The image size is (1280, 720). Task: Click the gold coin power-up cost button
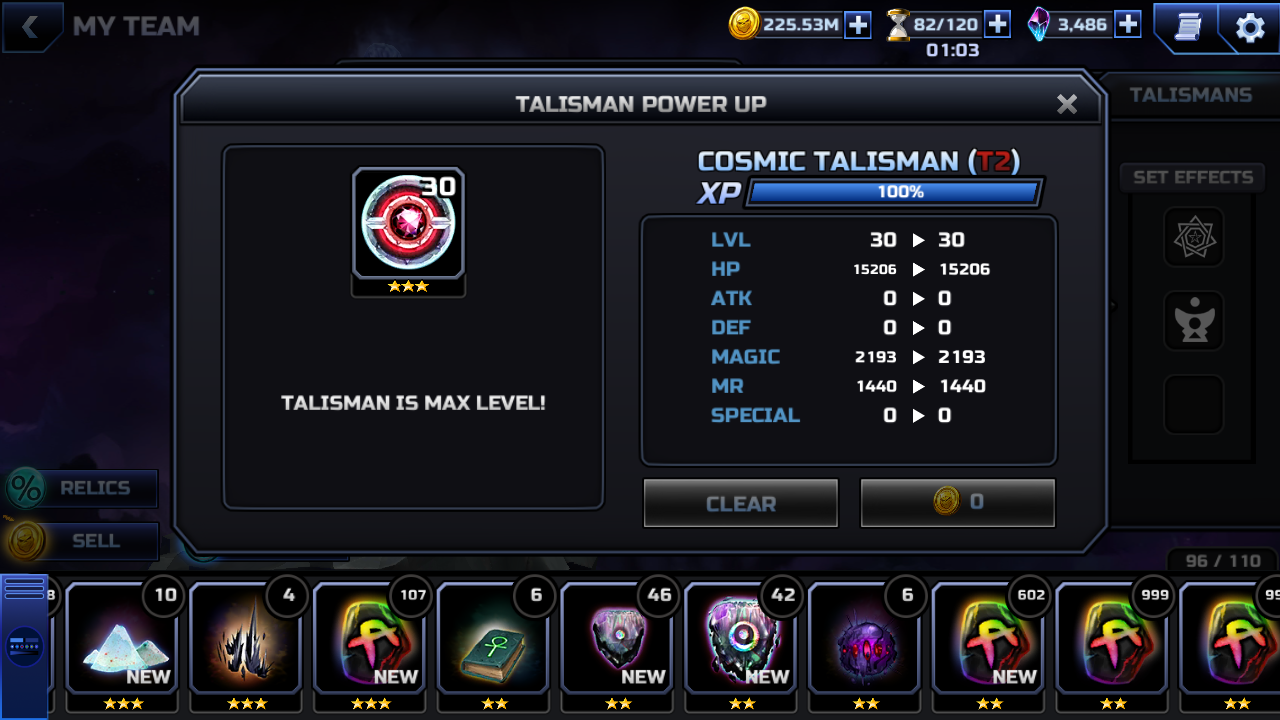pyautogui.click(x=957, y=502)
